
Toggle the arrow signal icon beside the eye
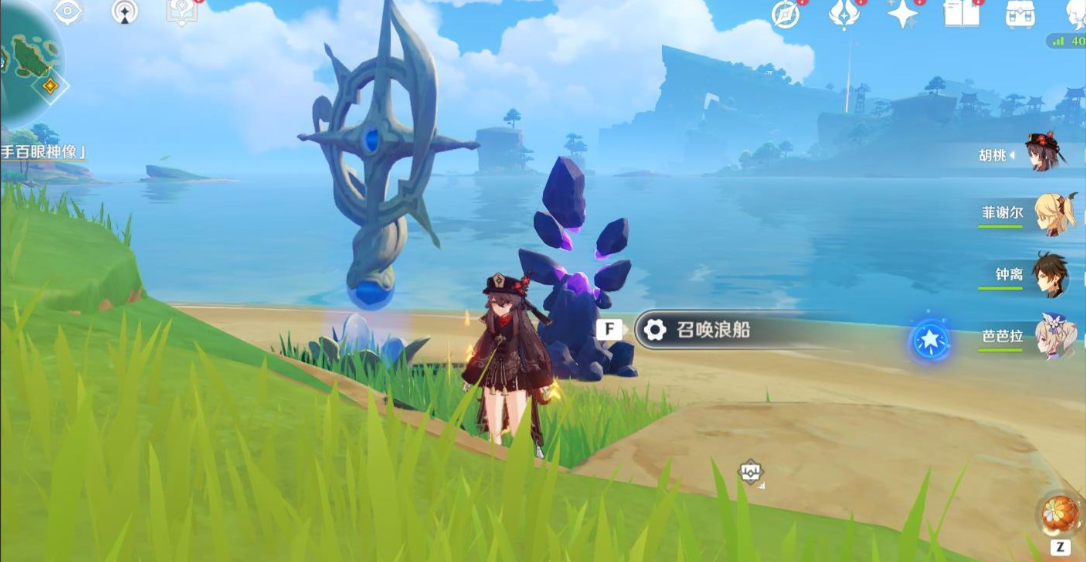click(125, 12)
